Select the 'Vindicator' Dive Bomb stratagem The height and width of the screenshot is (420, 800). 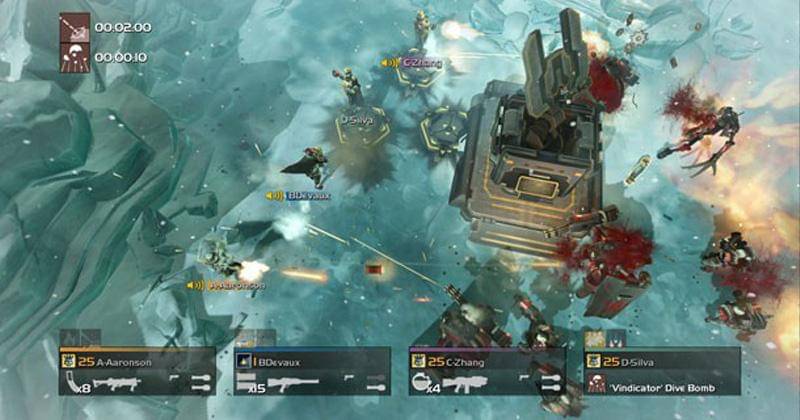pyautogui.click(x=664, y=381)
